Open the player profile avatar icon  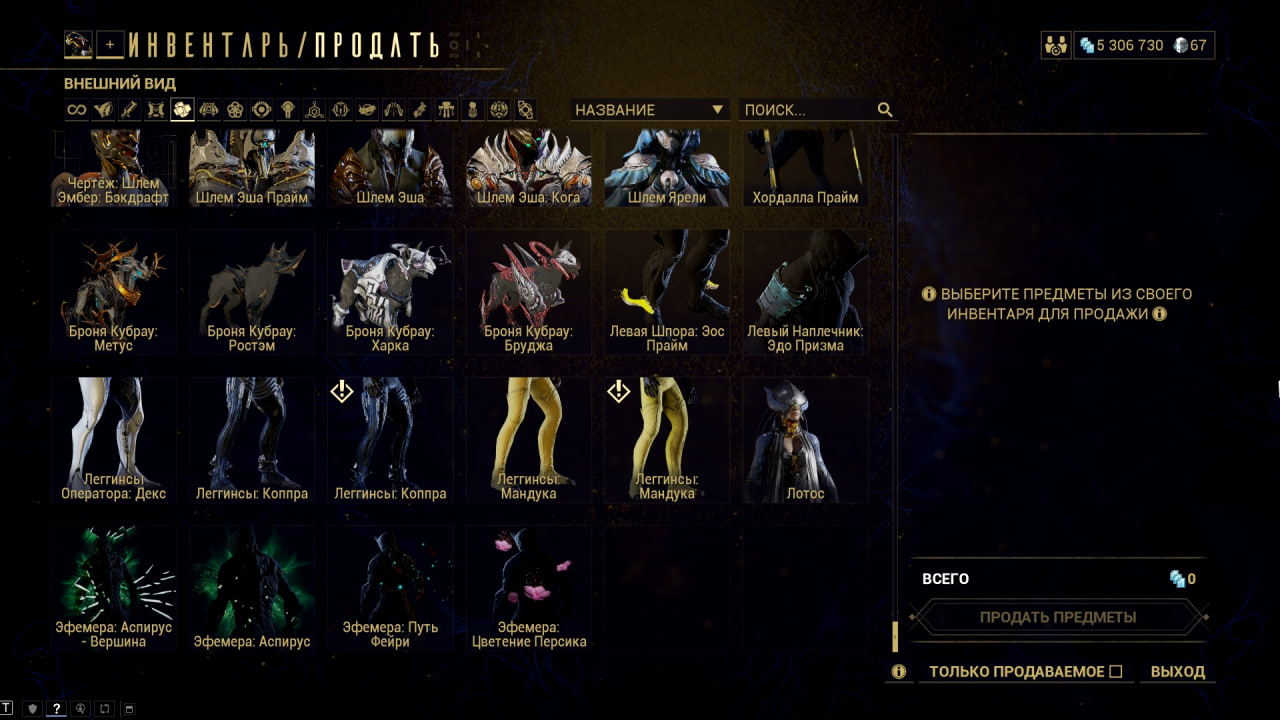(79, 44)
